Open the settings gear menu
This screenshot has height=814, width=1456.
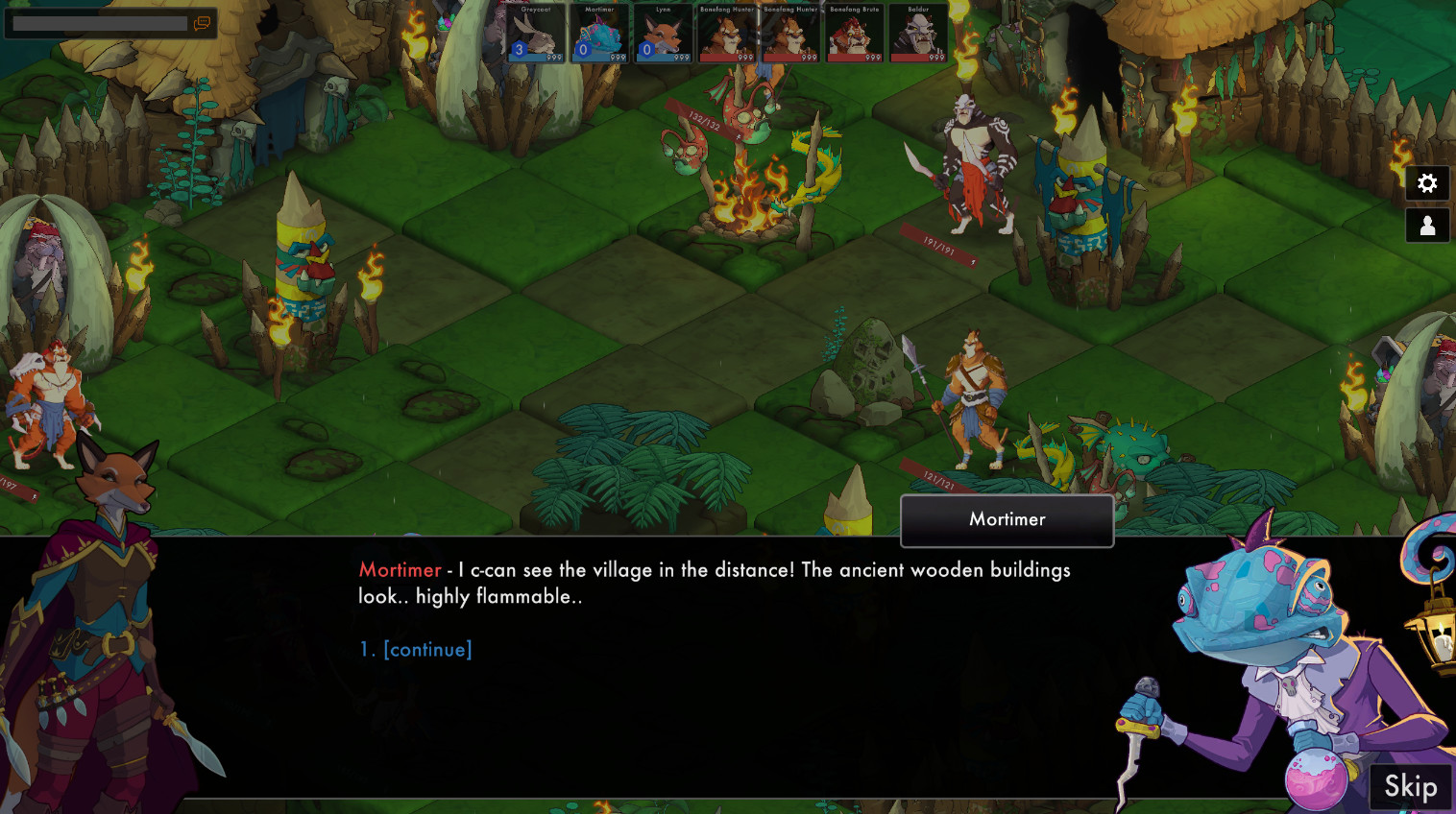(x=1428, y=182)
